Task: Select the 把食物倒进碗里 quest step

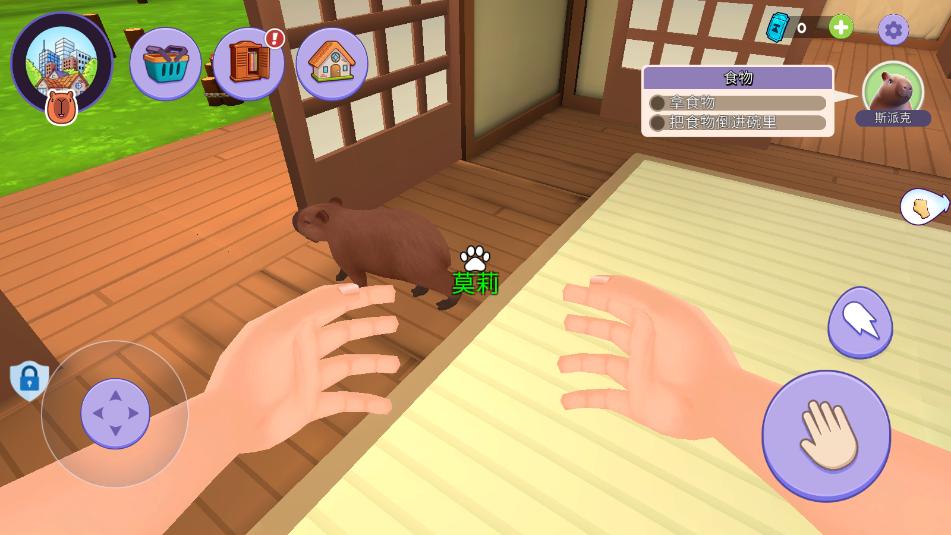Action: pyautogui.click(x=738, y=123)
